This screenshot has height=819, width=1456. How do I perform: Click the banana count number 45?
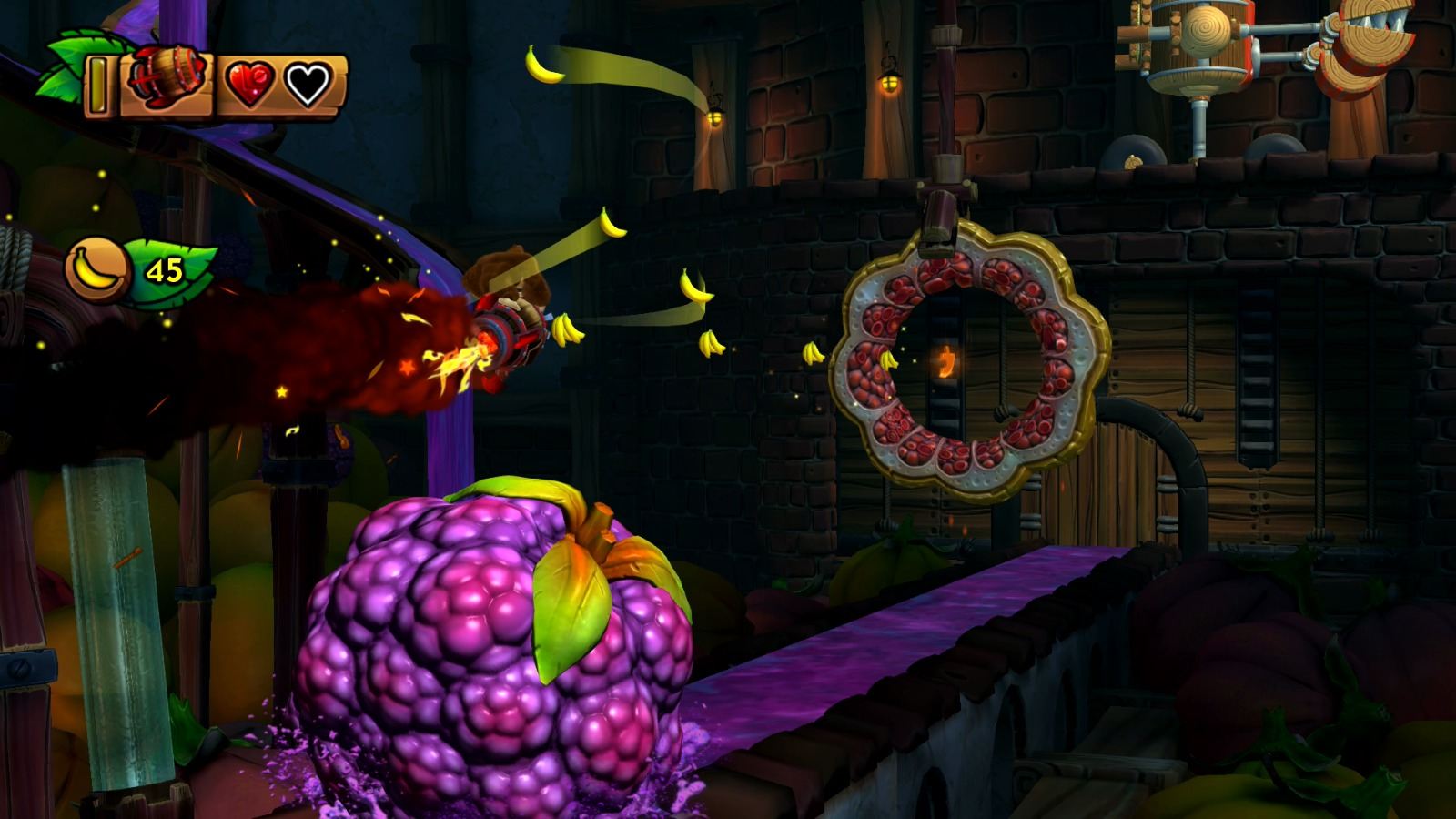(164, 270)
